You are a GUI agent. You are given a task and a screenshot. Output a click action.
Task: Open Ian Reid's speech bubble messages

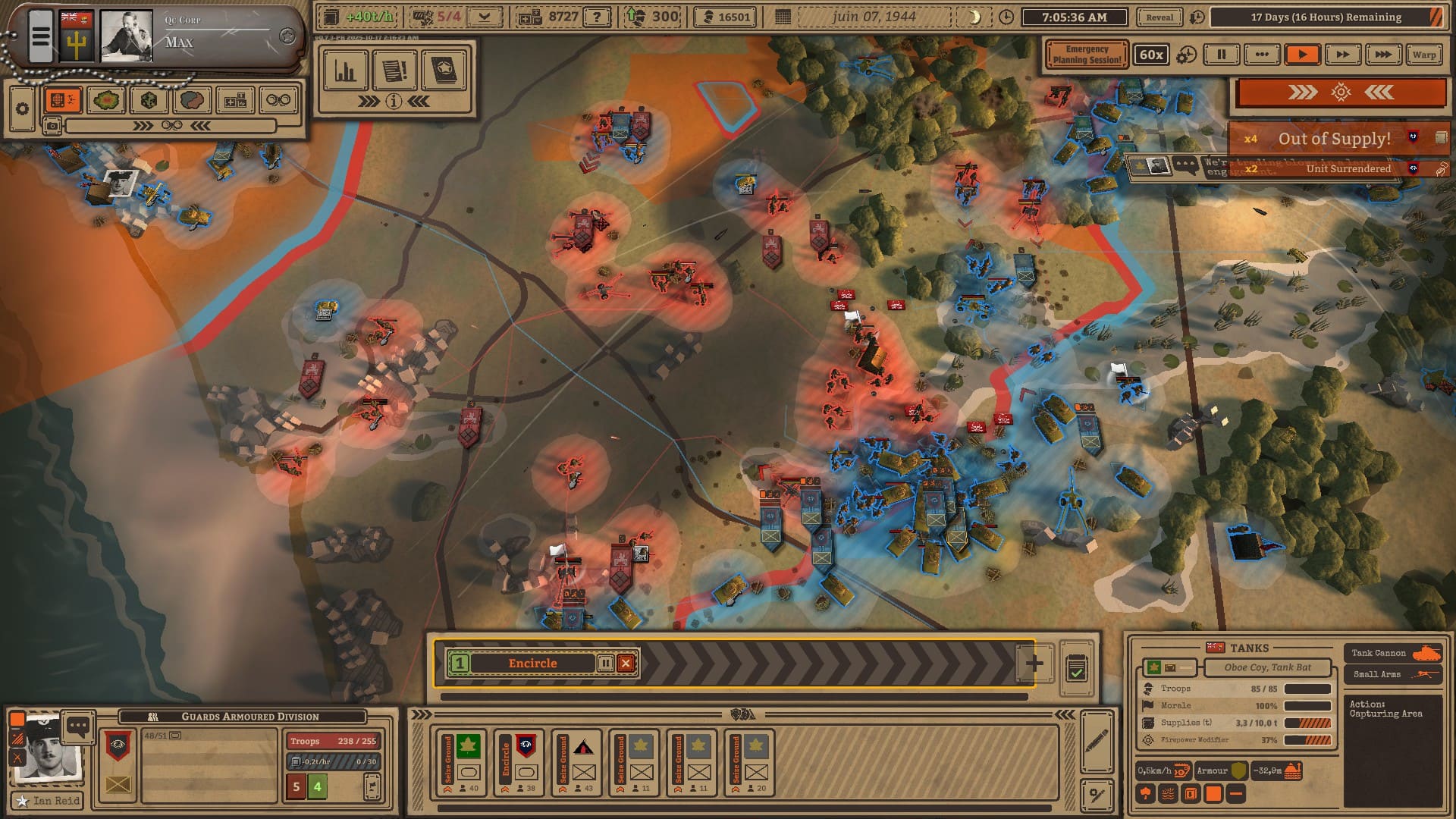[78, 726]
